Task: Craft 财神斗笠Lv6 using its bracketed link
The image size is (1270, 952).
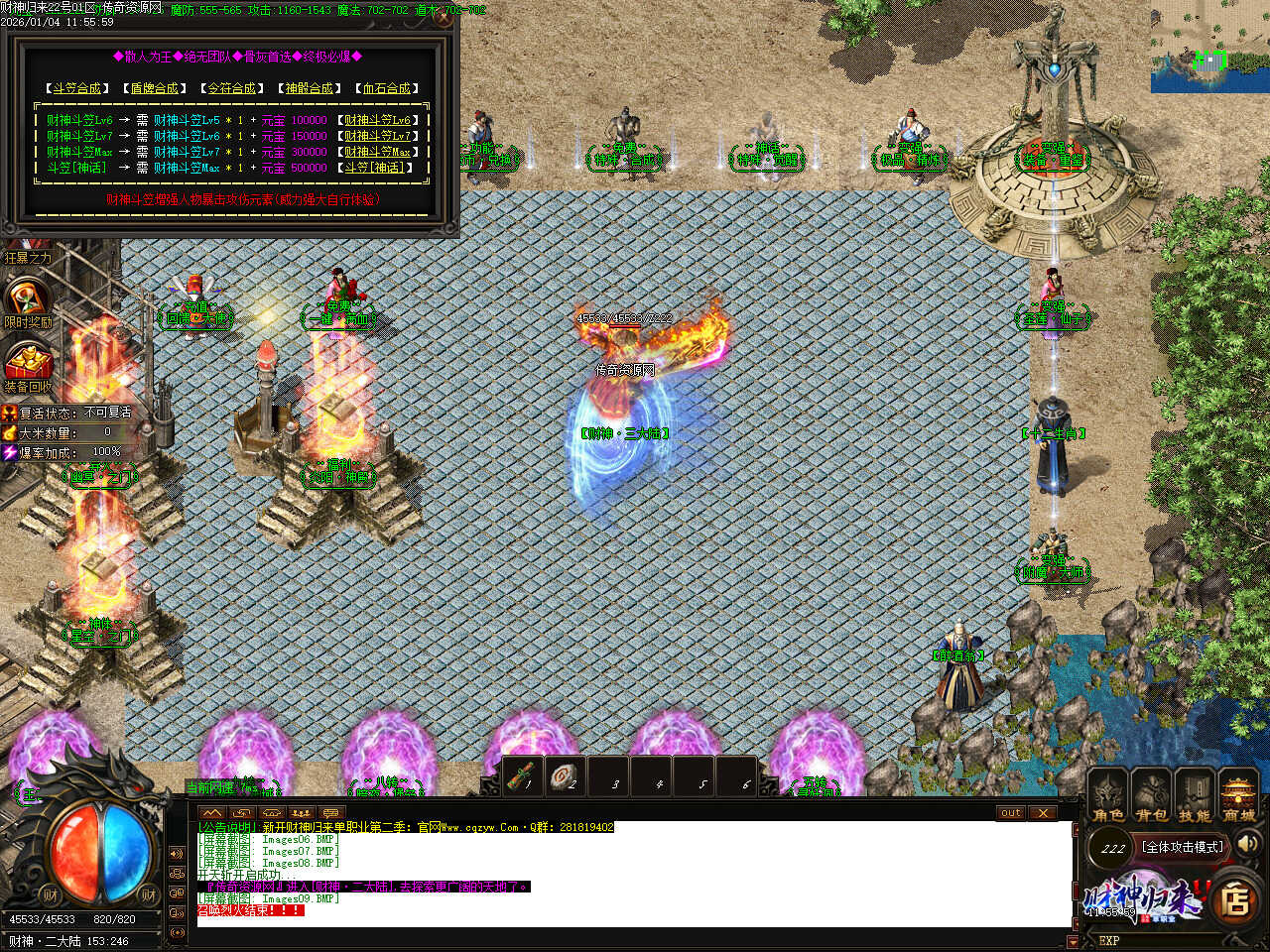Action: (377, 120)
